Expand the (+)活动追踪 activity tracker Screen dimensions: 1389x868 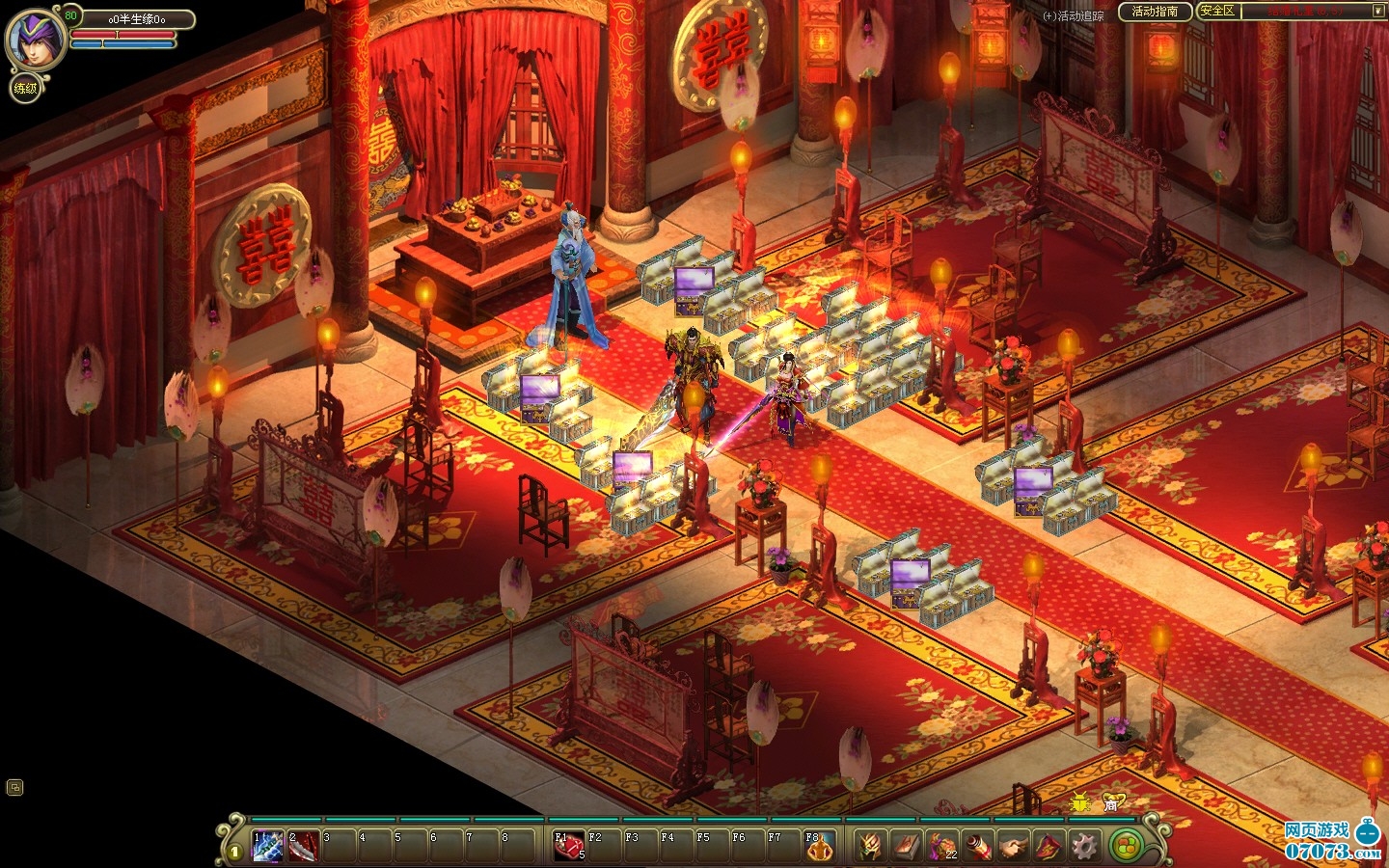point(1074,16)
